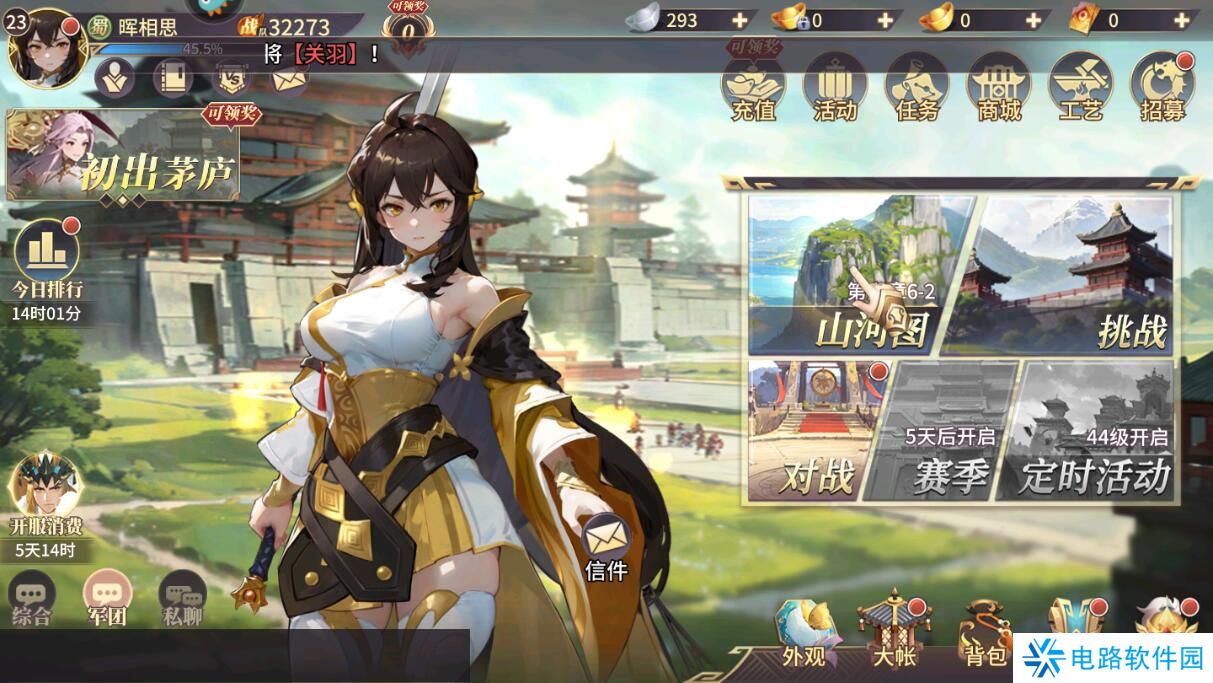Viewport: 1213px width, 683px height.
Task: Open the 招募 recruit menu
Action: point(1162,87)
